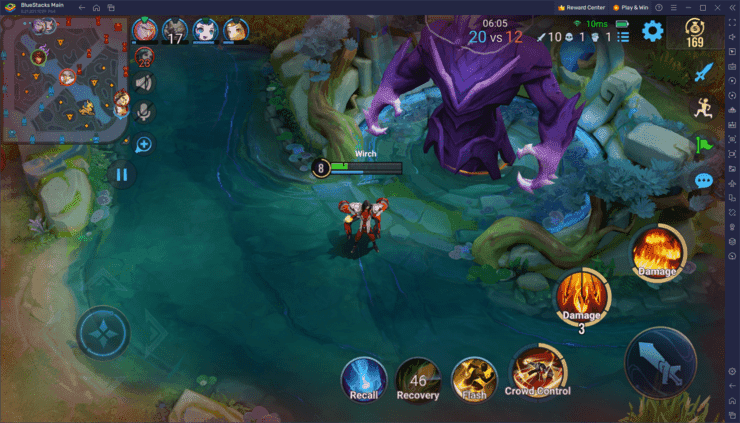Image resolution: width=740 pixels, height=423 pixels.
Task: Select the blue sword attack signal
Action: click(x=704, y=72)
